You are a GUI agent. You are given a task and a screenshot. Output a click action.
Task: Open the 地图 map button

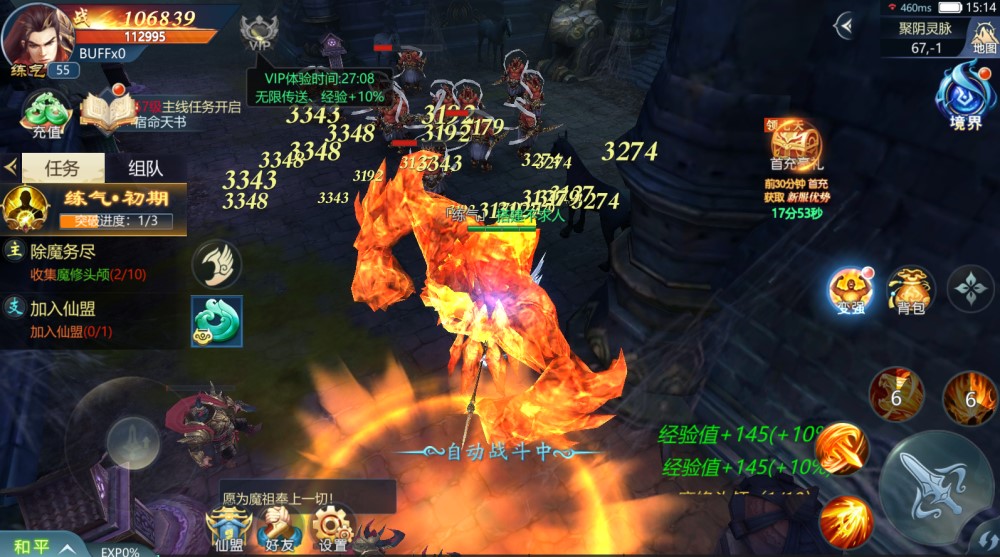[x=981, y=35]
